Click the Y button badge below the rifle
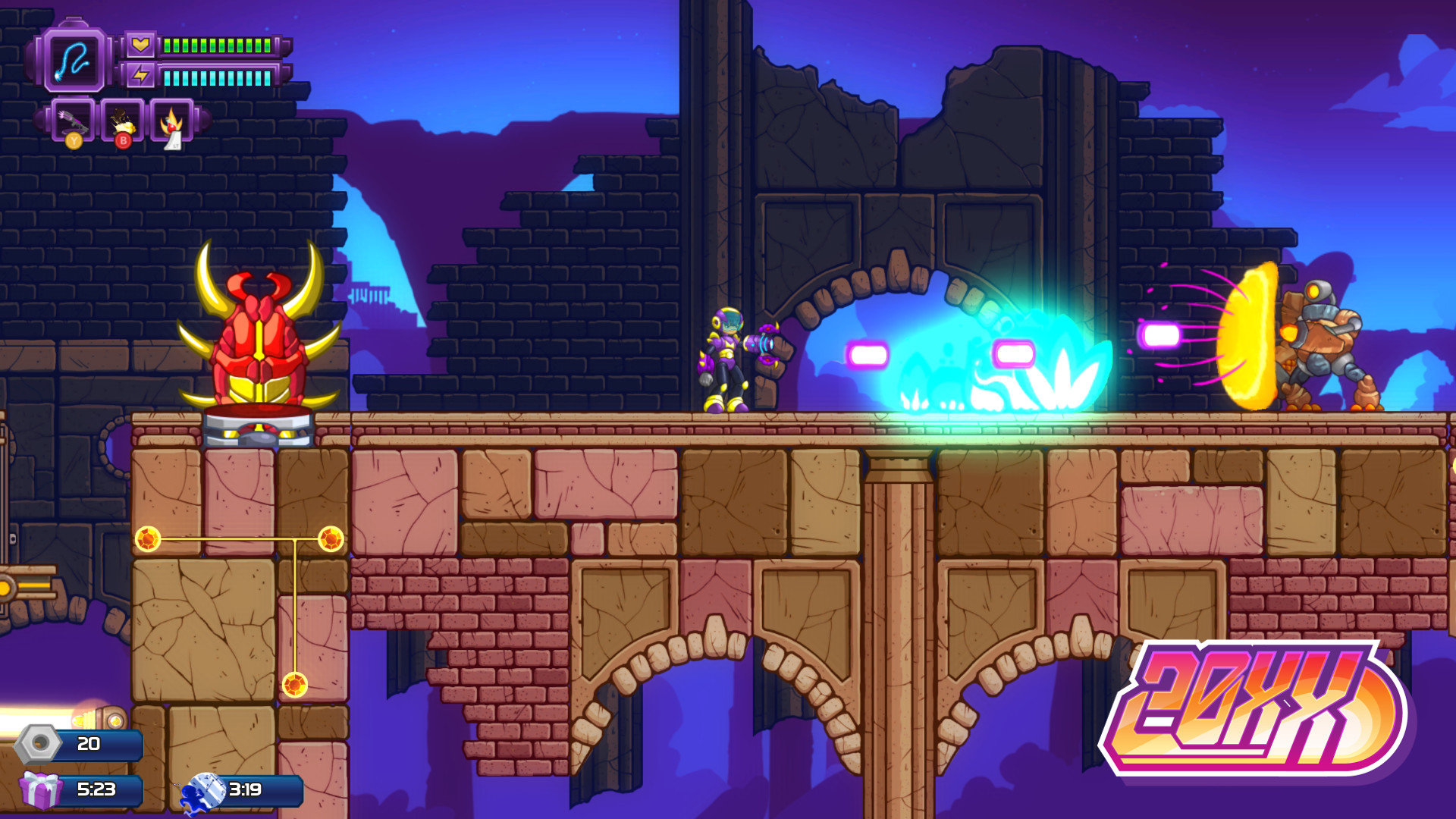The width and height of the screenshot is (1456, 819). point(74,141)
